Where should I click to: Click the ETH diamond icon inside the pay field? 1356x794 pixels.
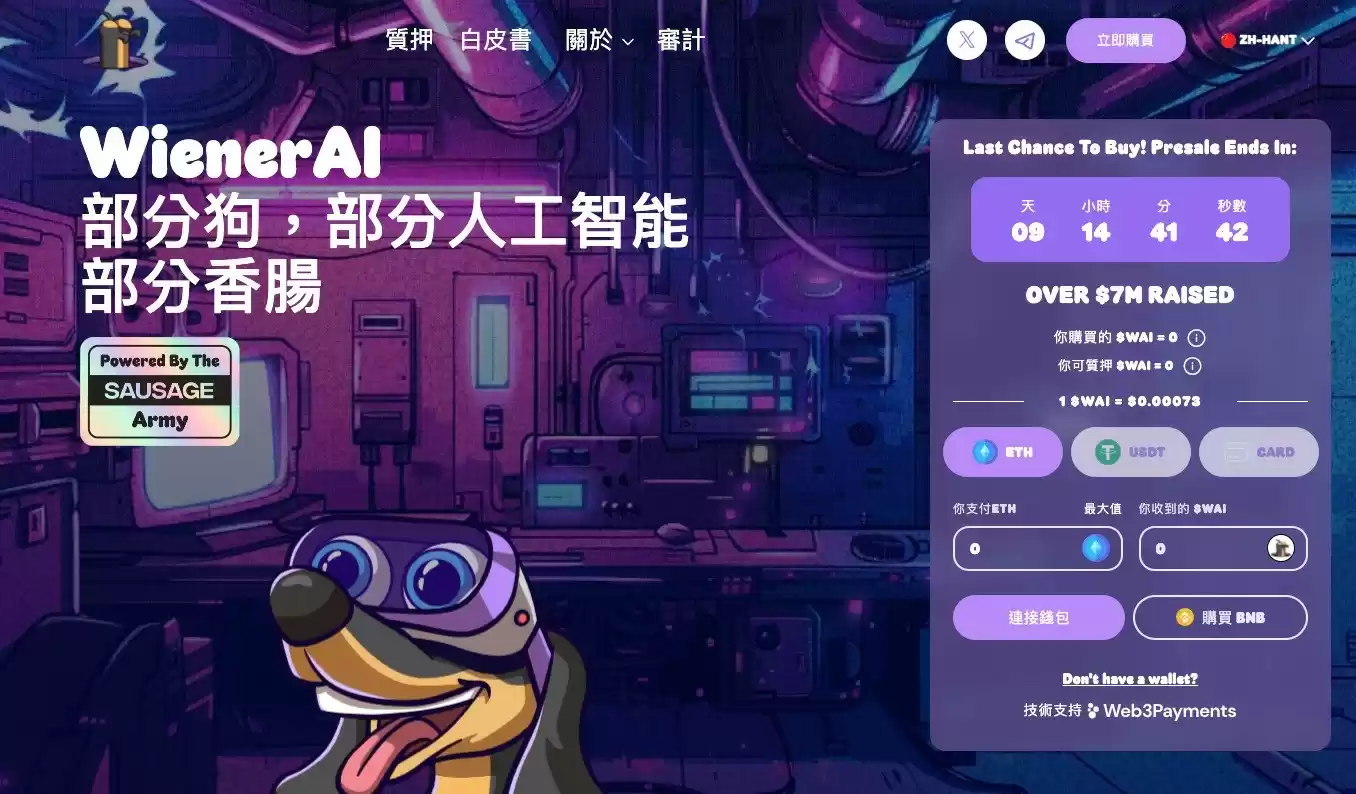point(1095,548)
